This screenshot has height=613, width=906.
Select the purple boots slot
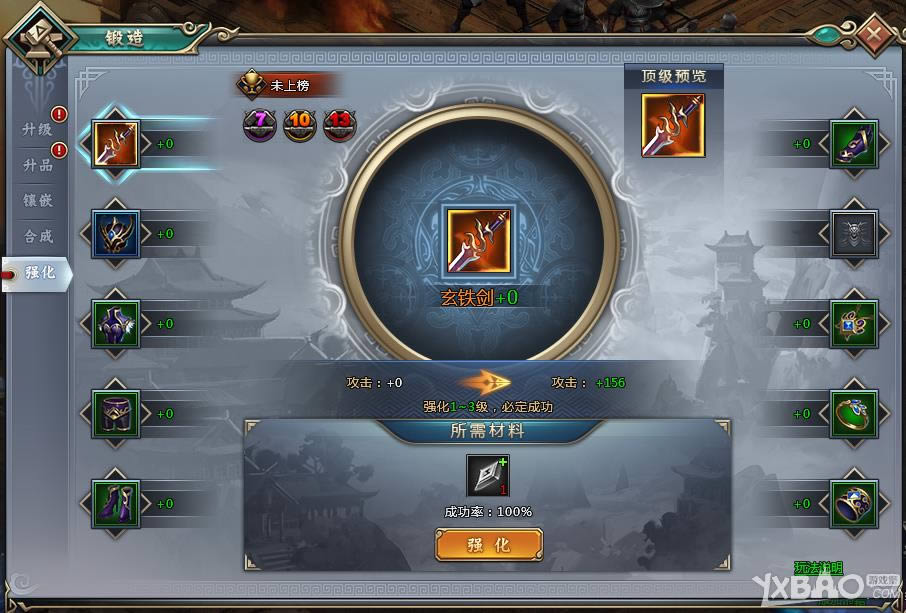(116, 504)
